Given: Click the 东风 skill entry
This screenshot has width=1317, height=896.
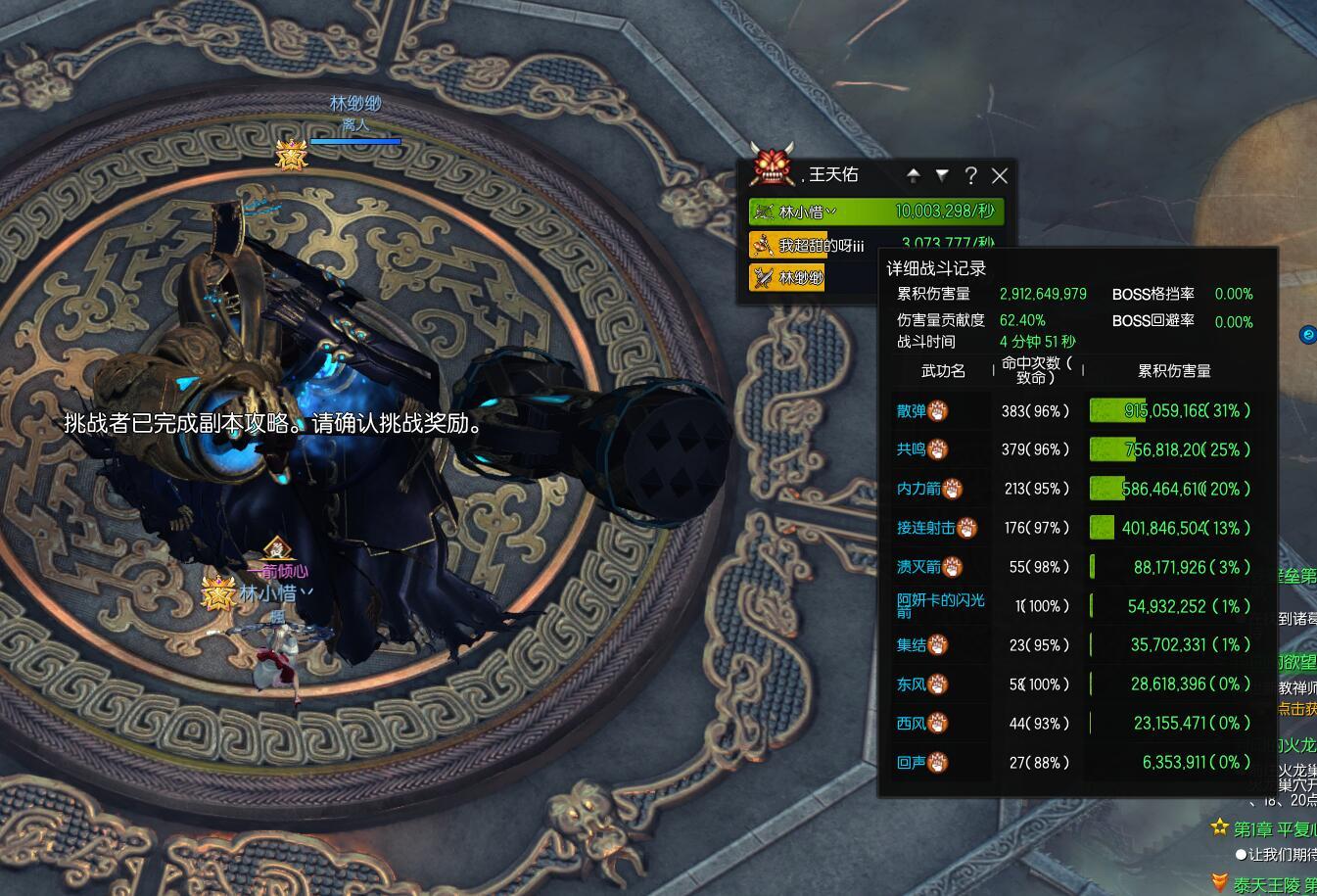Looking at the screenshot, I should point(912,684).
